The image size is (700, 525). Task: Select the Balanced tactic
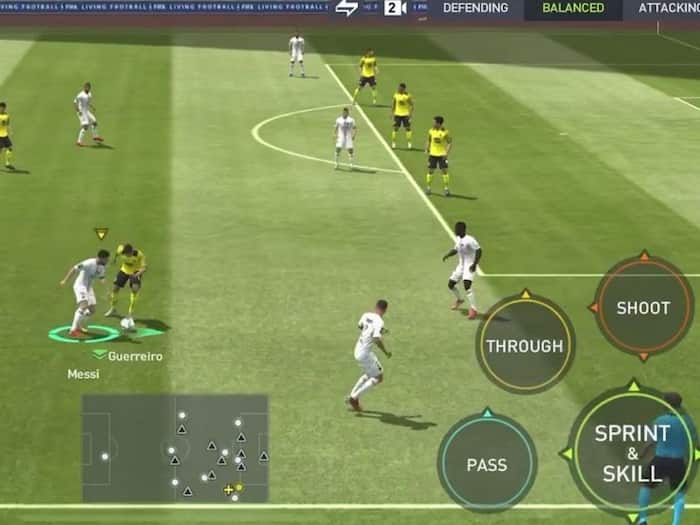coord(573,9)
